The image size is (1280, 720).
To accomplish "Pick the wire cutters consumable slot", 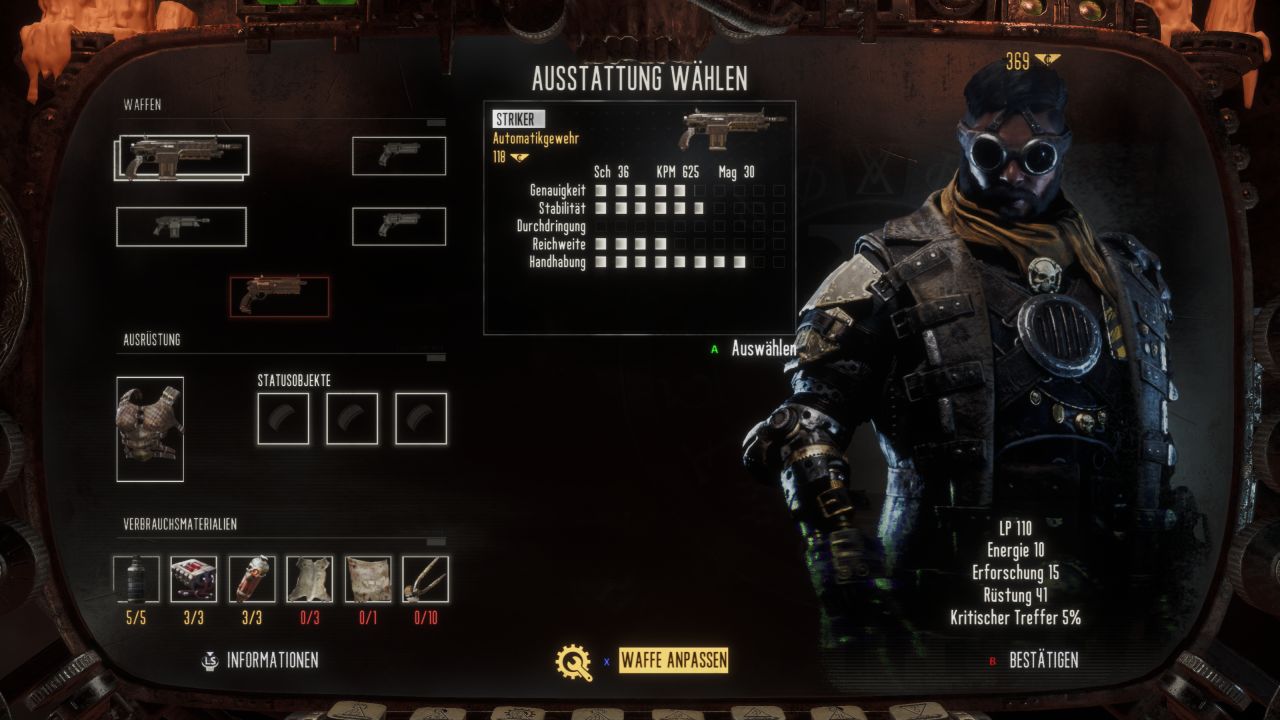I will 425,579.
